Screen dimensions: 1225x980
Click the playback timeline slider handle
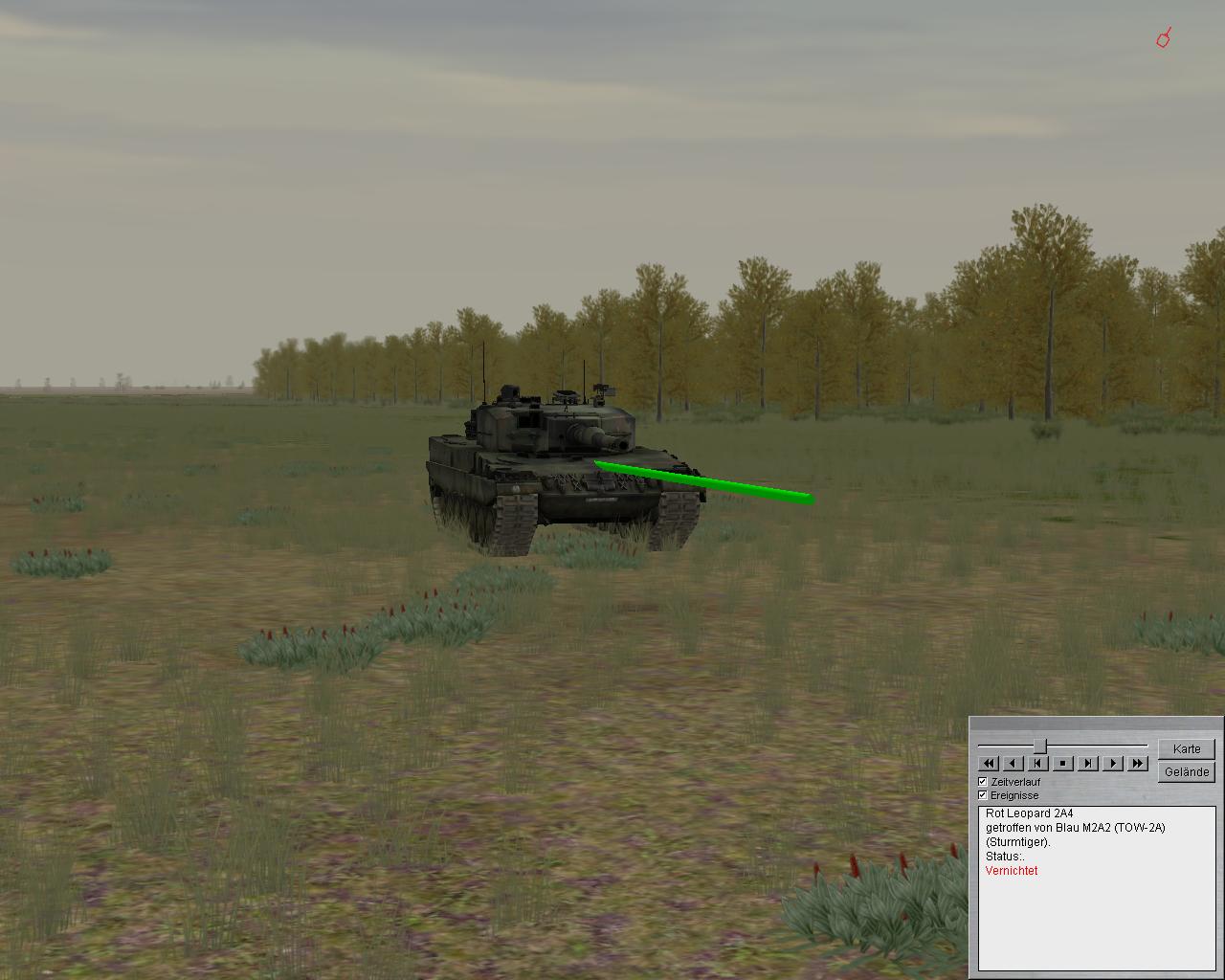click(x=1040, y=746)
